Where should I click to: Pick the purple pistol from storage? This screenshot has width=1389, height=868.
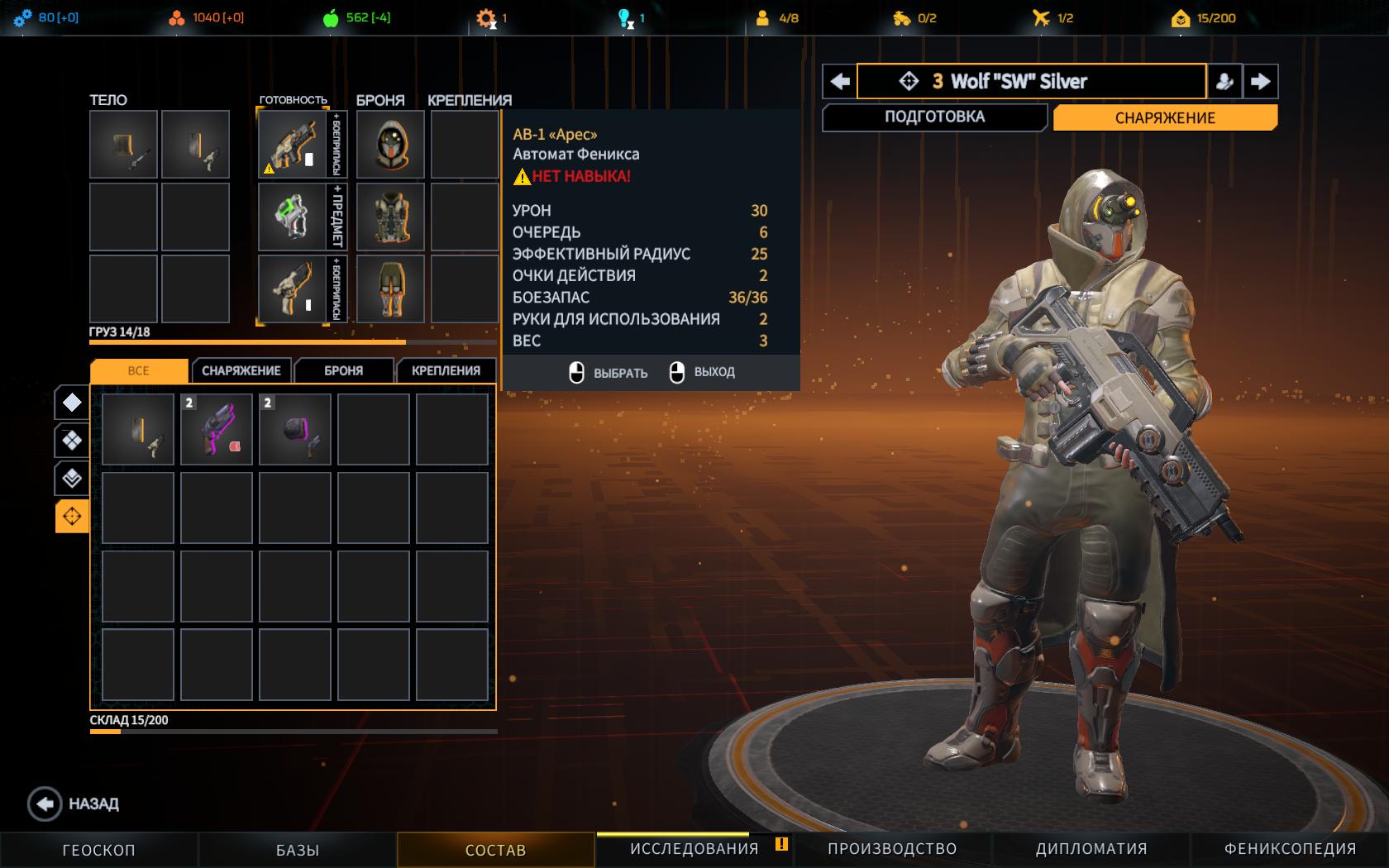point(217,429)
